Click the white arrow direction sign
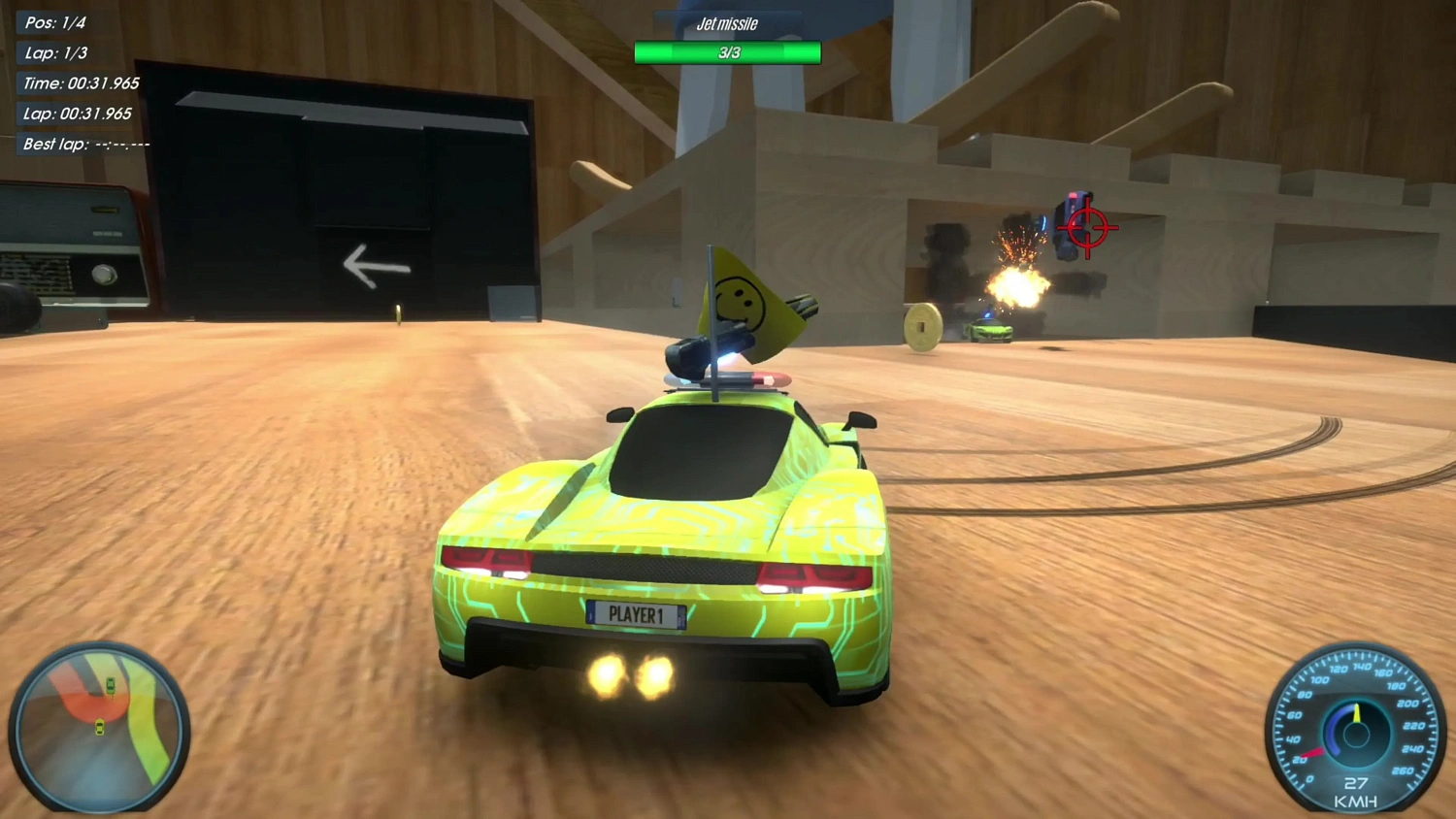The image size is (1456, 819). 377,265
